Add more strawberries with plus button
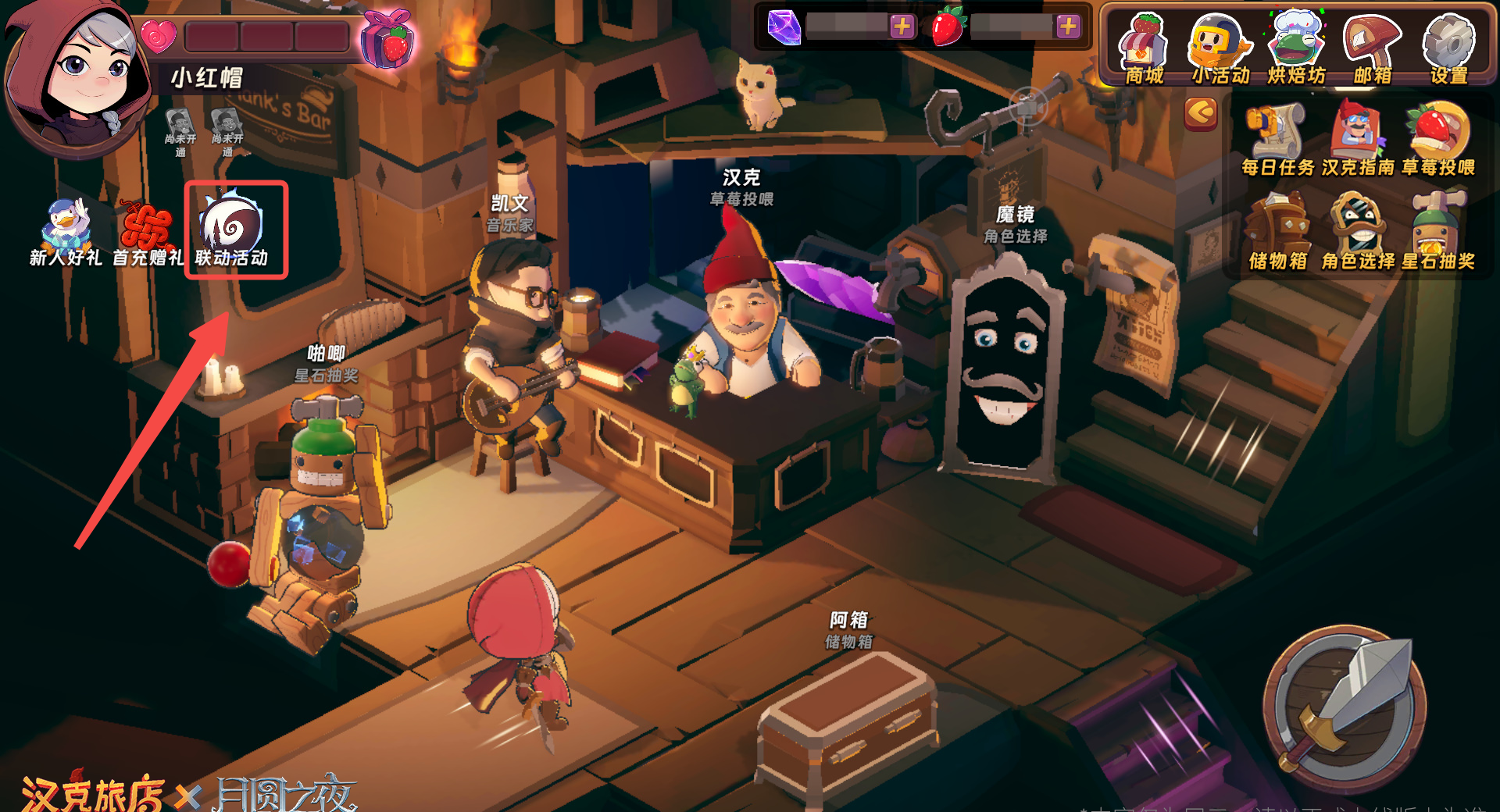This screenshot has width=1500, height=812. pyautogui.click(x=1068, y=27)
